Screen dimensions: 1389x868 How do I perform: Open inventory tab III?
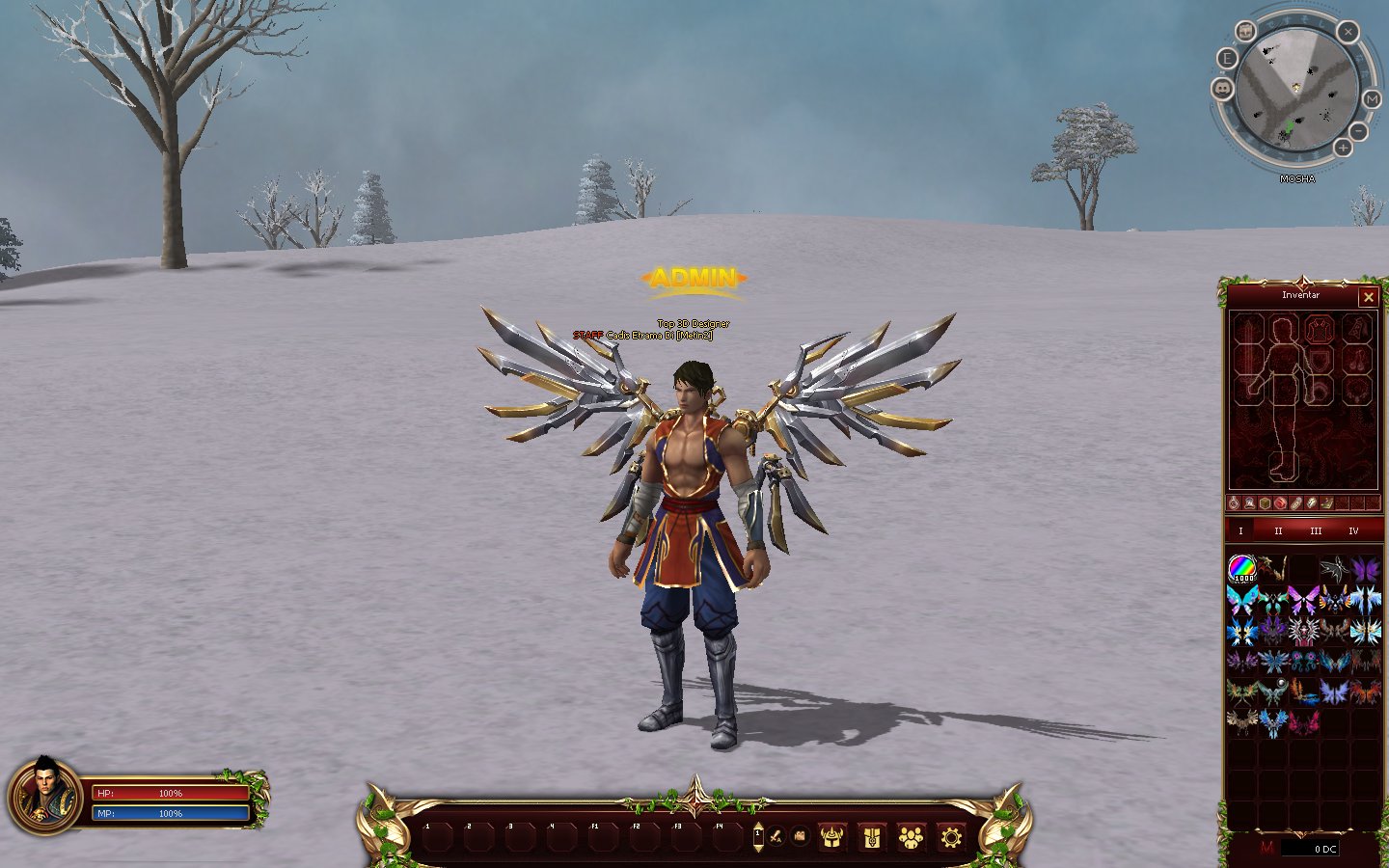[1316, 531]
